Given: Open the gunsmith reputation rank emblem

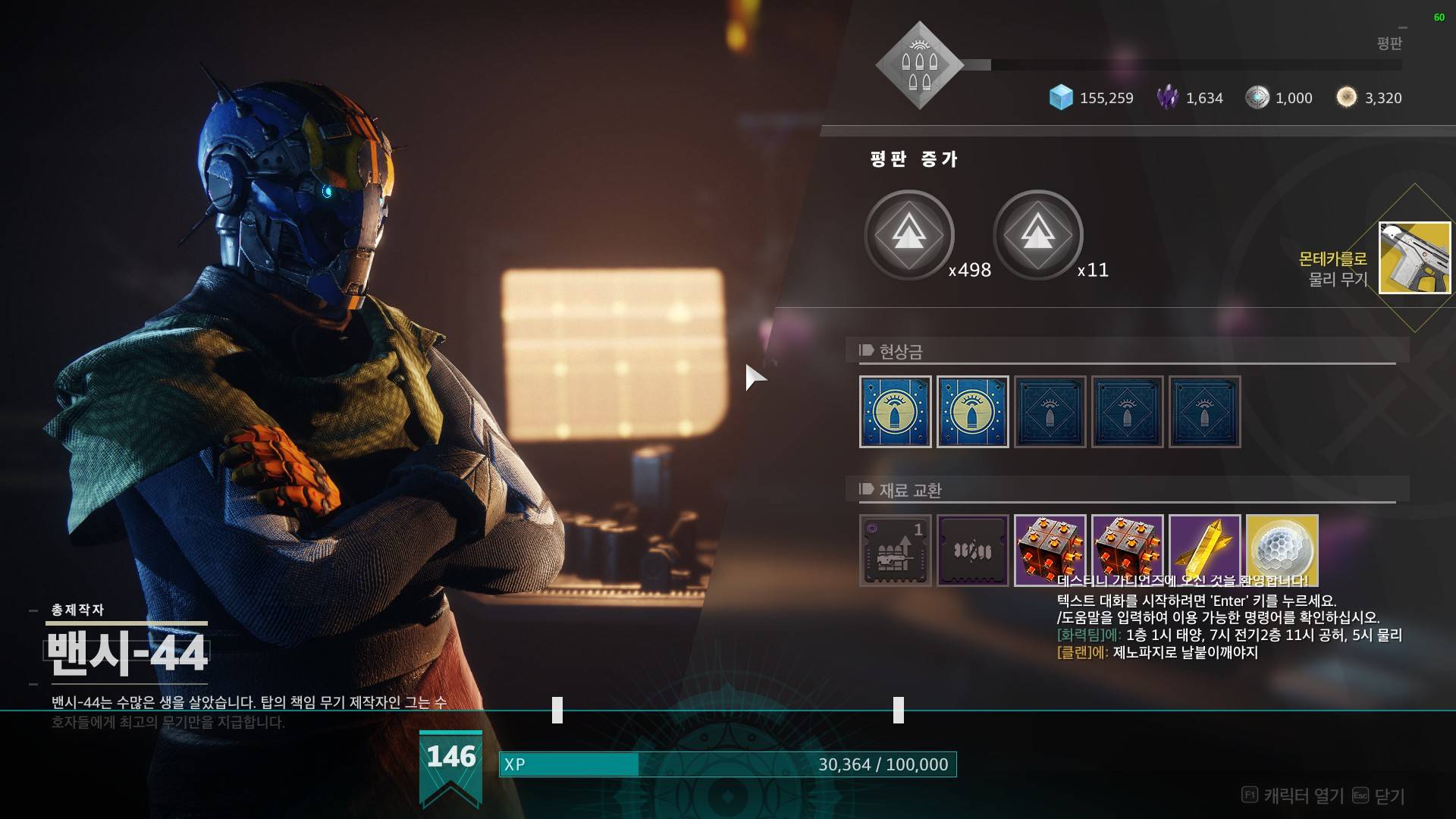Looking at the screenshot, I should click(x=919, y=65).
